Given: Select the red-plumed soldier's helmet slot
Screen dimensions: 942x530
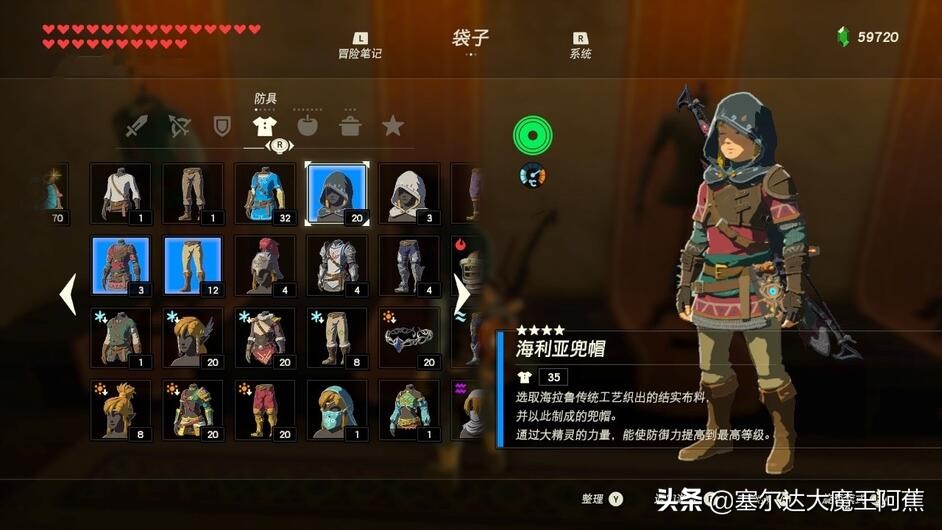Looking at the screenshot, I should (x=265, y=266).
